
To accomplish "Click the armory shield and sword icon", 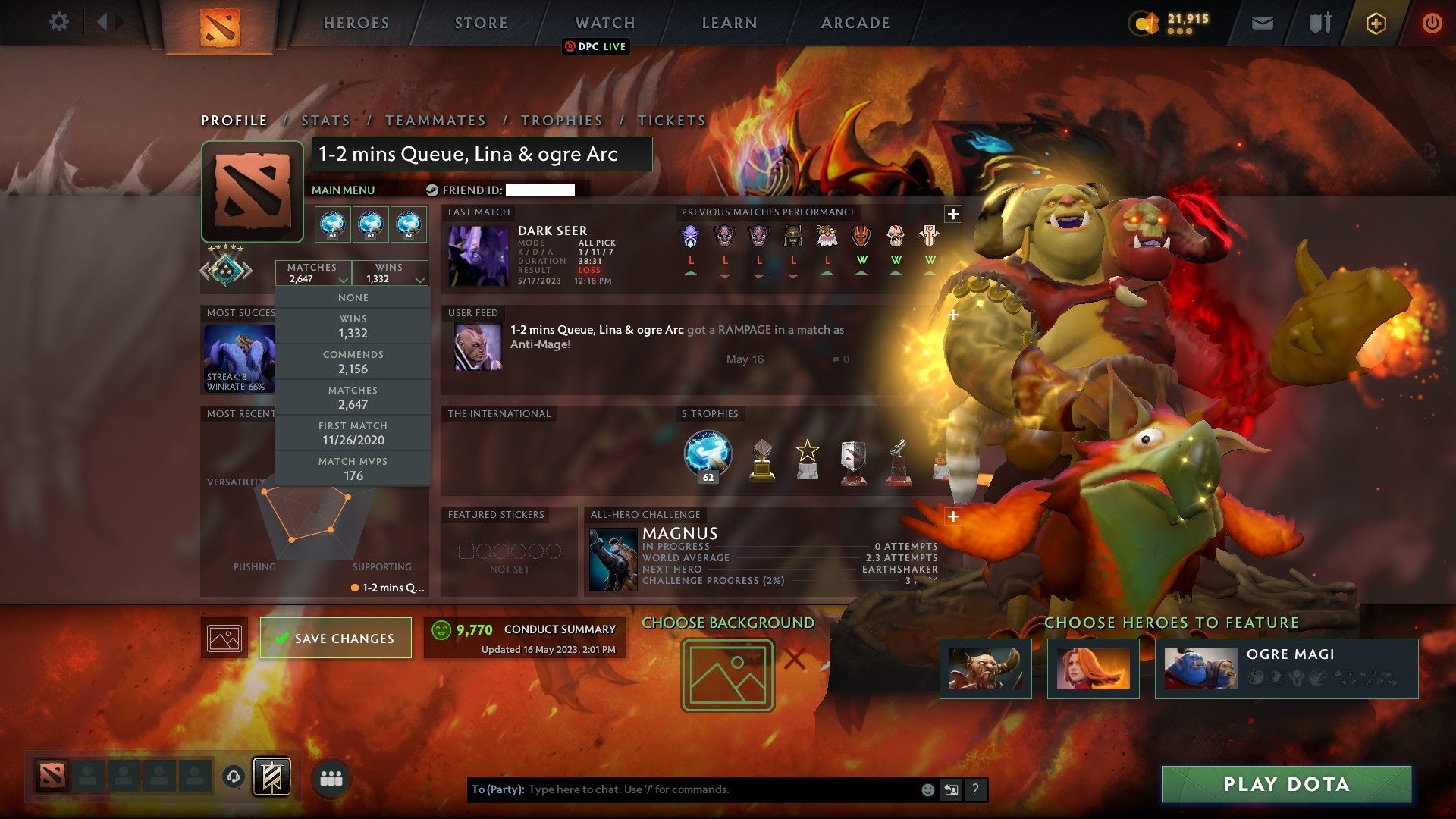I will [x=1319, y=23].
